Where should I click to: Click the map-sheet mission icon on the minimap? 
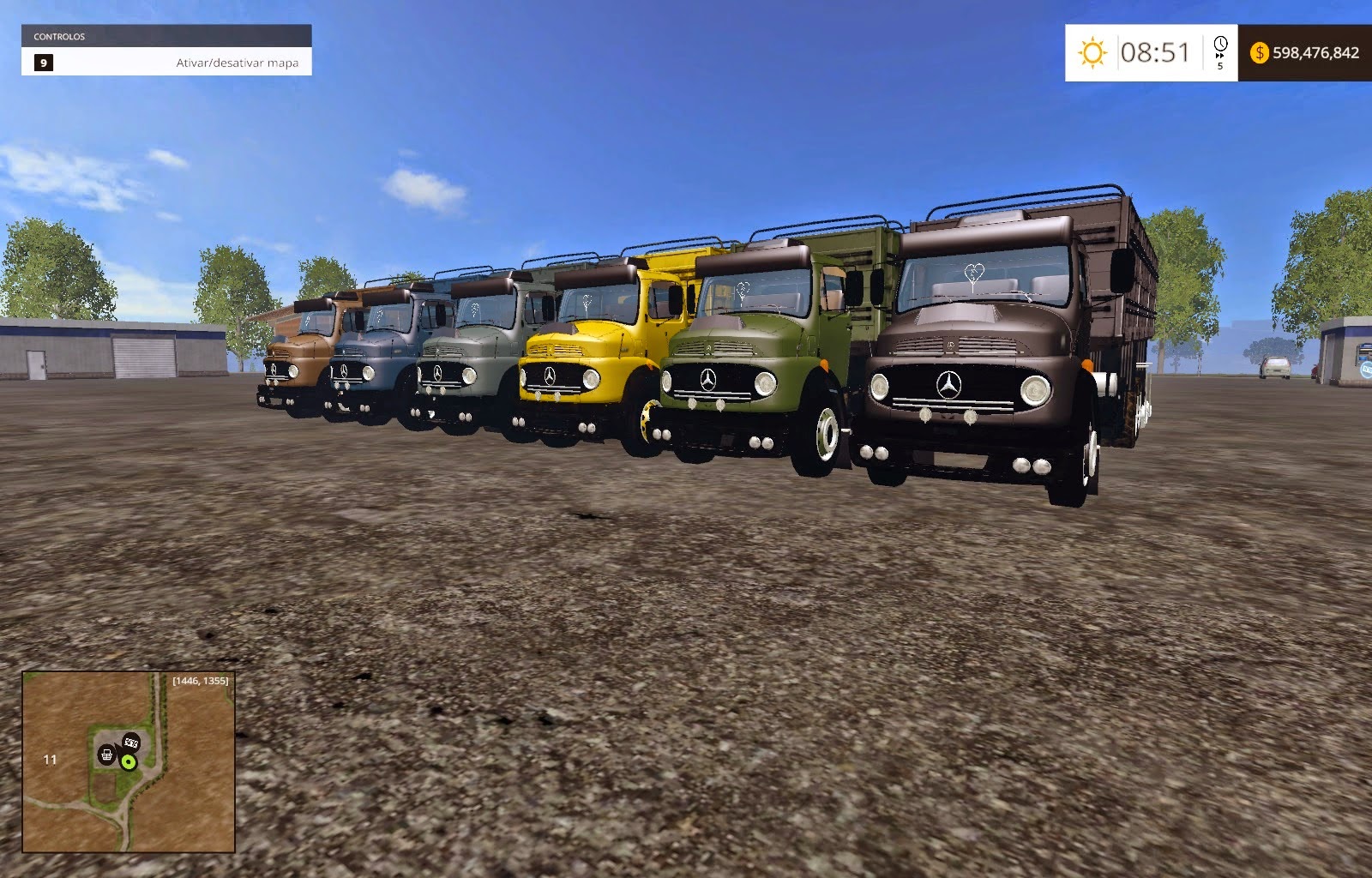(x=130, y=743)
